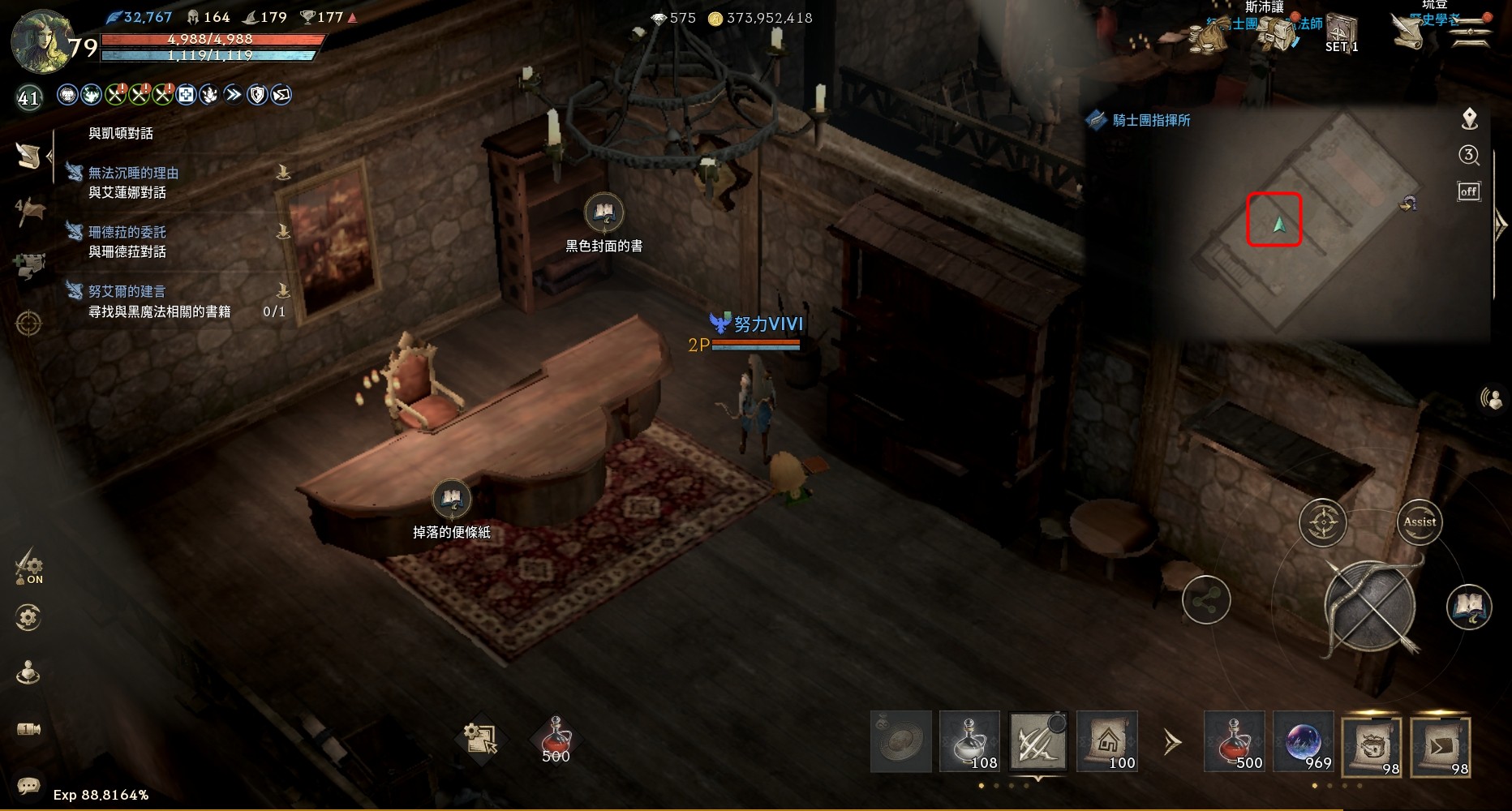Open the player portrait at level 79
The height and width of the screenshot is (811, 1512).
(x=41, y=42)
